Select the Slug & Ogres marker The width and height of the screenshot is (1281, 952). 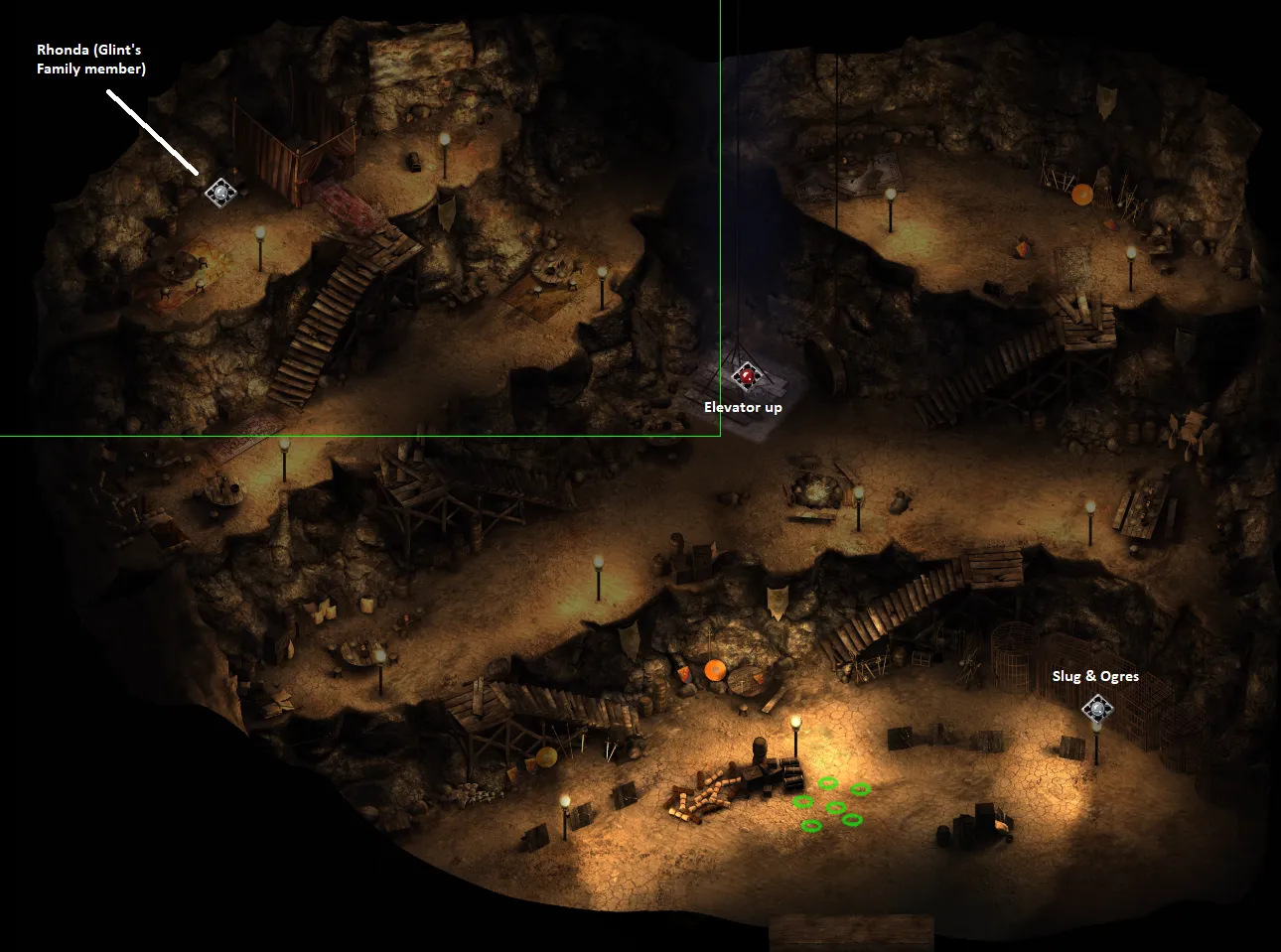[x=1096, y=709]
